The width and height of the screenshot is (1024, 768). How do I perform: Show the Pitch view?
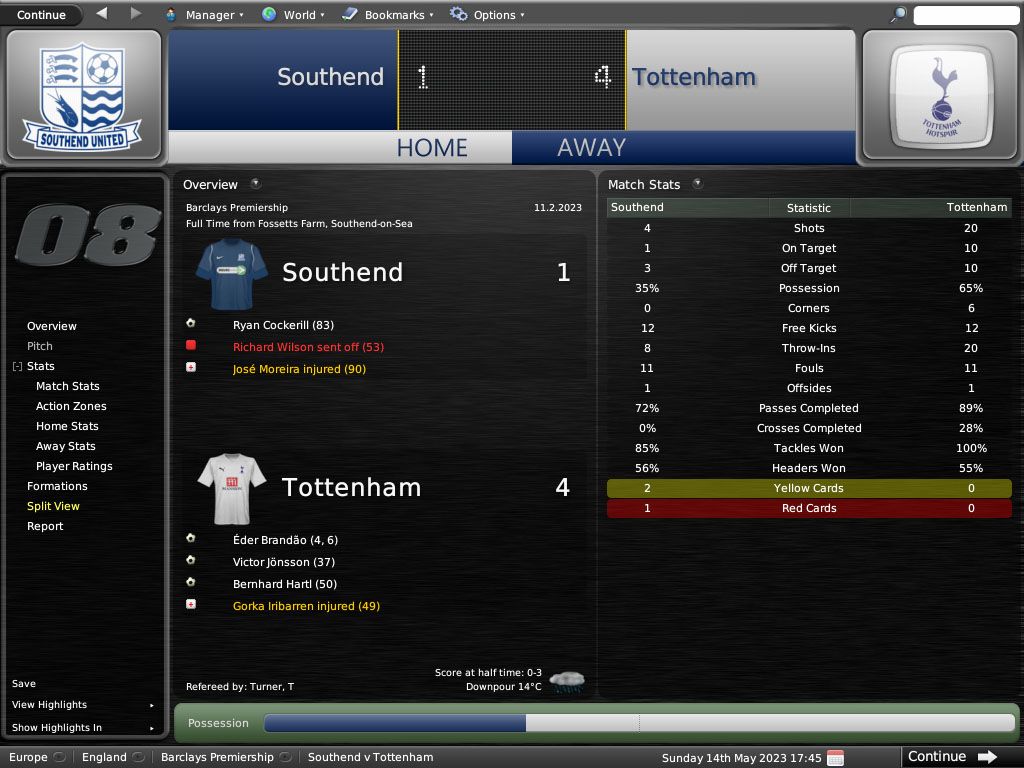pyautogui.click(x=40, y=346)
